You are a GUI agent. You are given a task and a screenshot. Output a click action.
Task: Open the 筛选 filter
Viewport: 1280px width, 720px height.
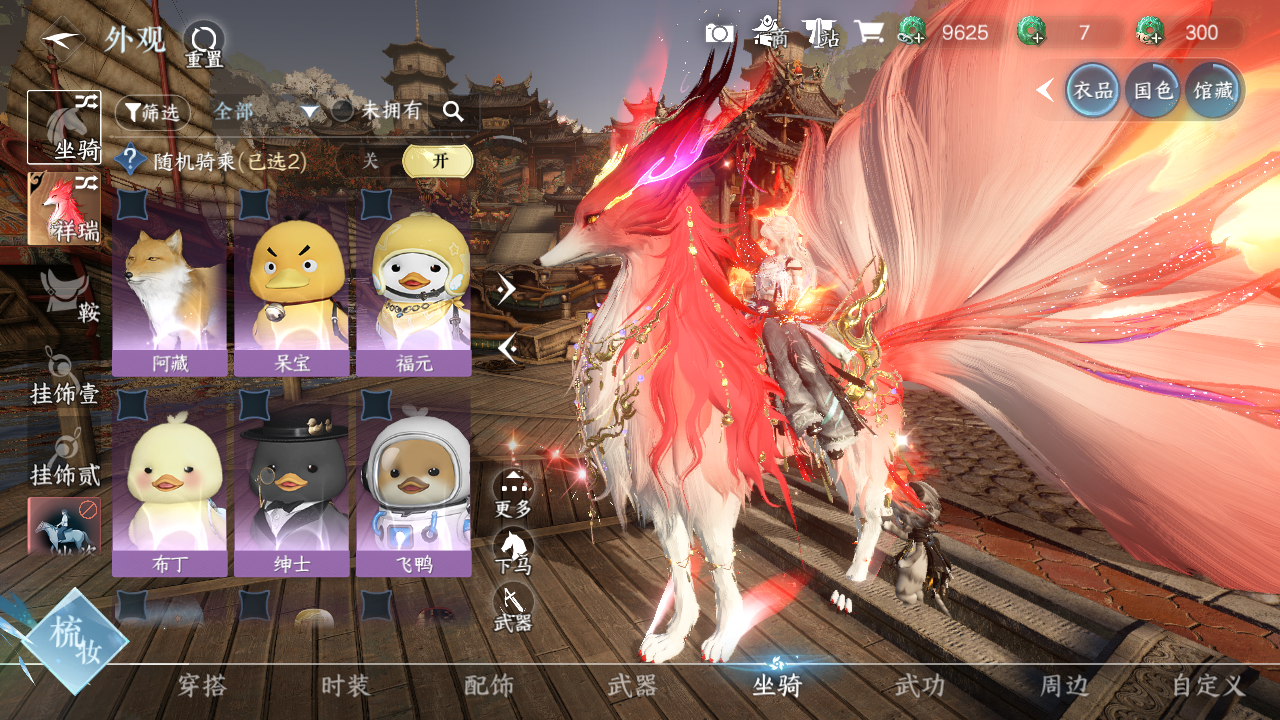pos(152,112)
